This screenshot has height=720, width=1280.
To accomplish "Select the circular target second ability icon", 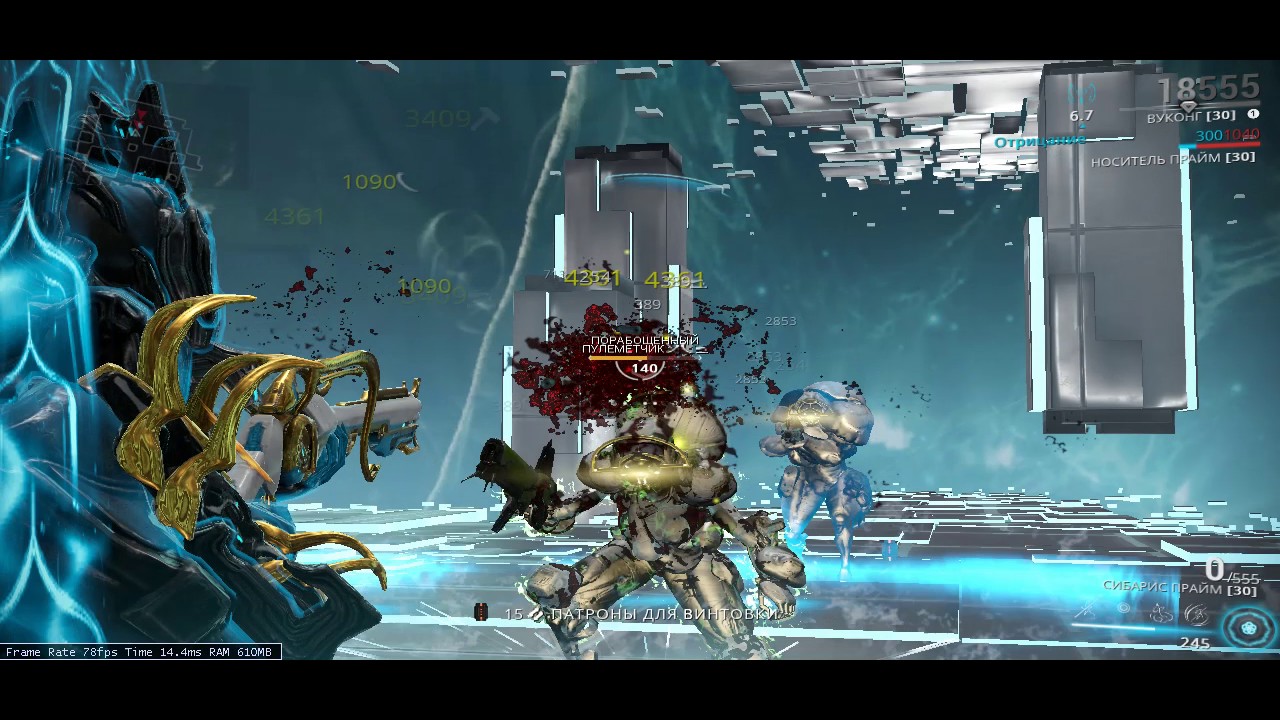I will click(1124, 609).
